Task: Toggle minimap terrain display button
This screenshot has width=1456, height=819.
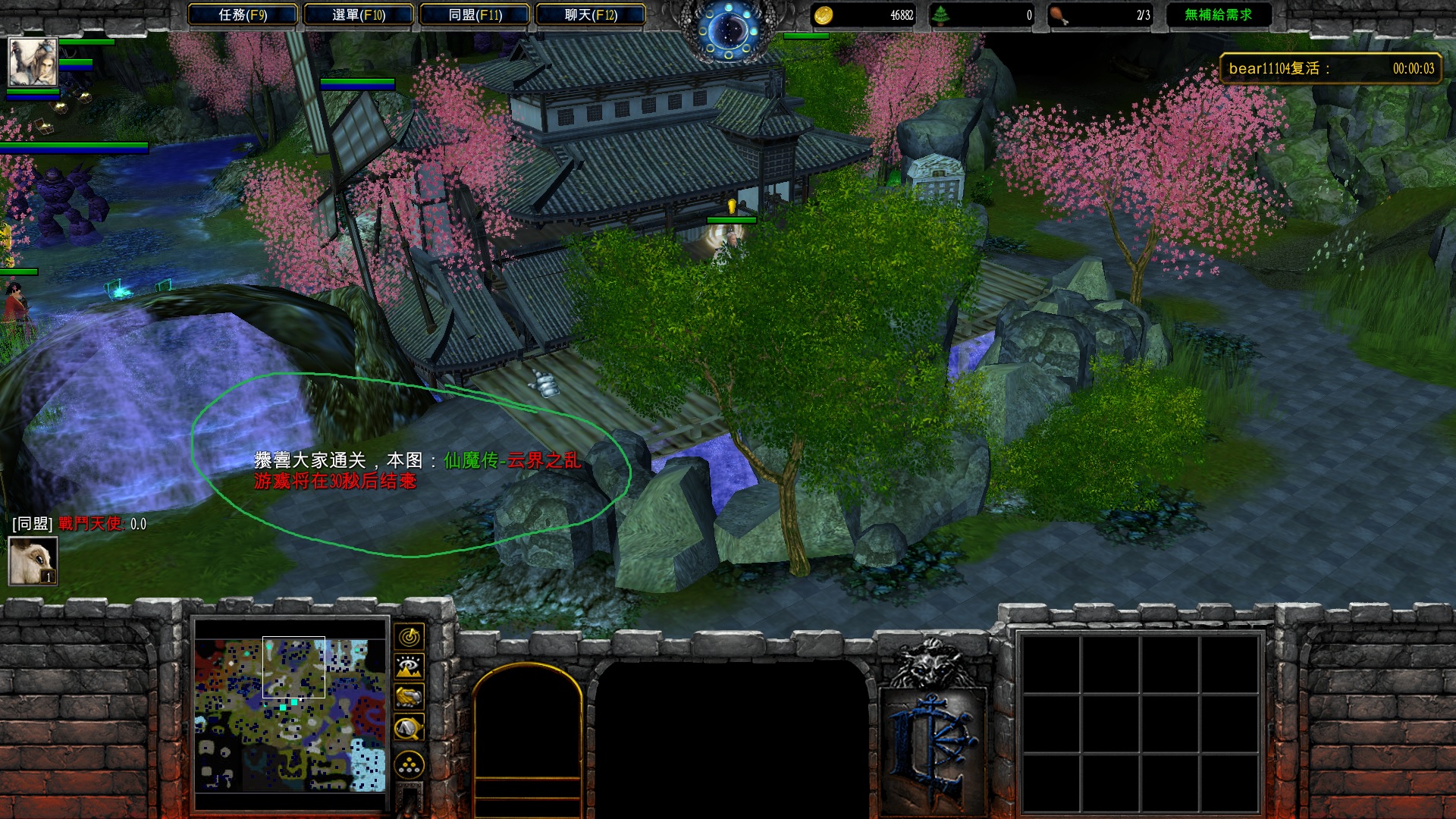Action: click(409, 667)
